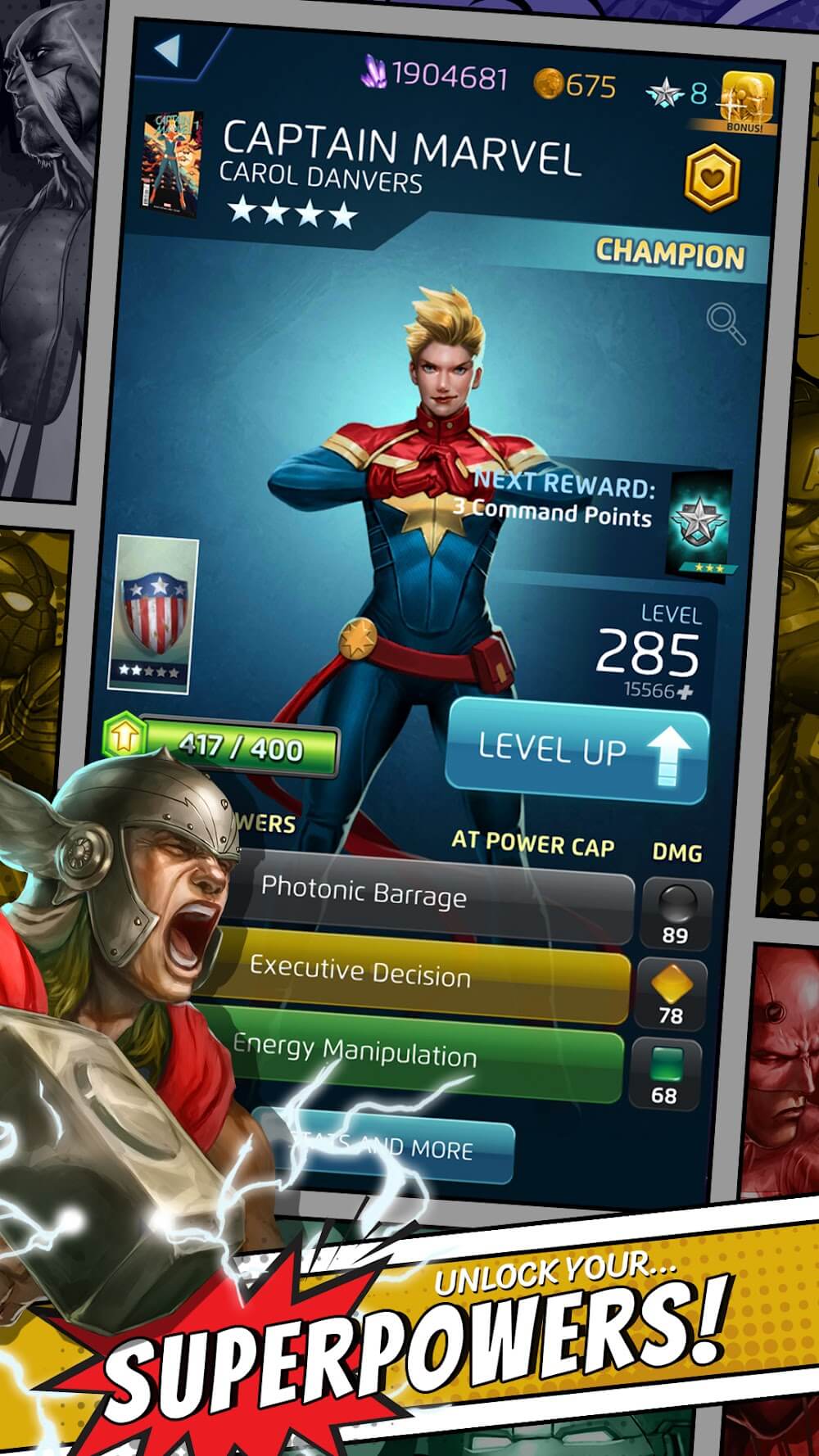819x1456 pixels.
Task: Tap the 417 / 400 covers bar
Action: 239,748
